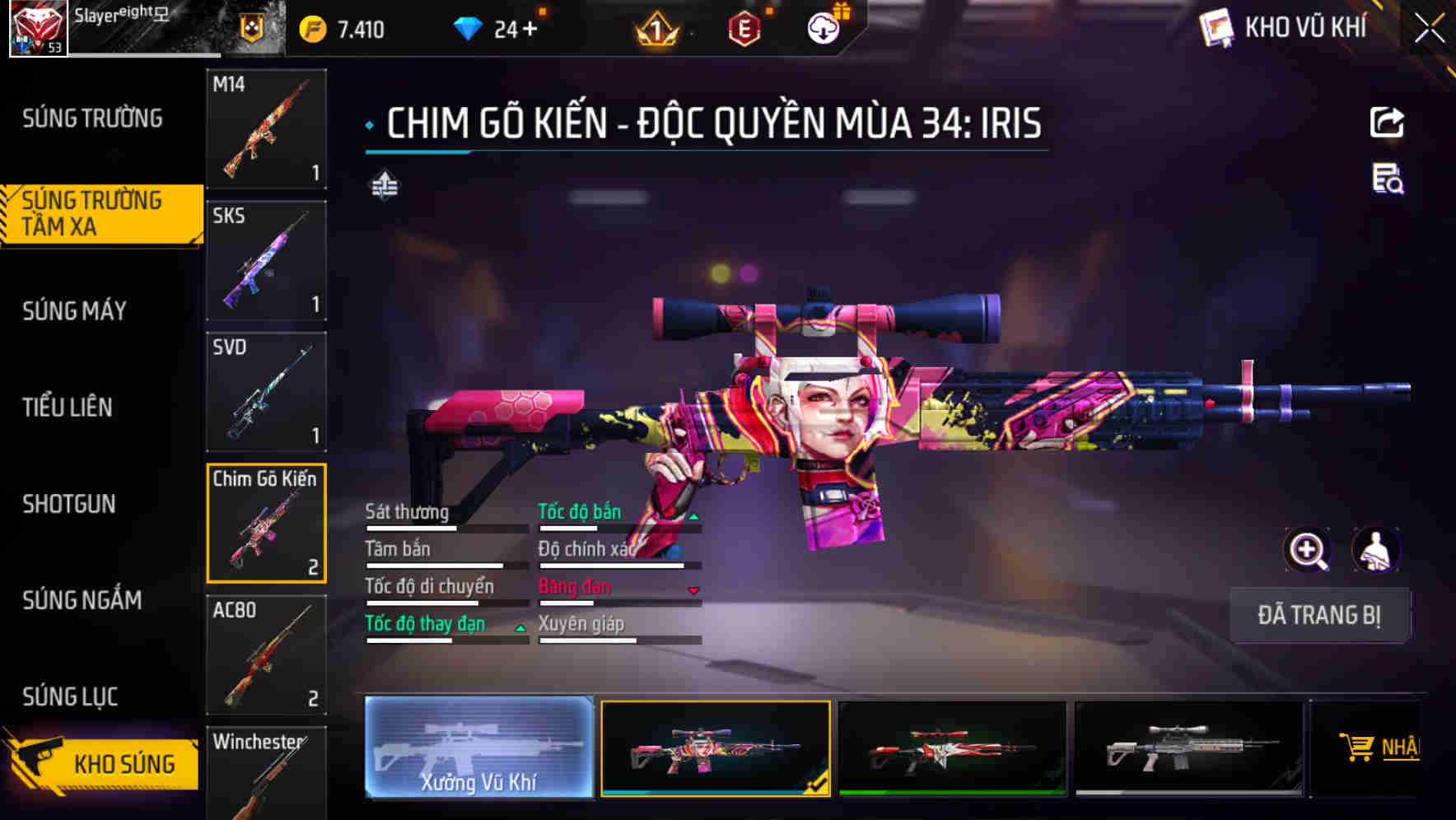Add diamonds via the diamond plus icon

click(x=531, y=27)
